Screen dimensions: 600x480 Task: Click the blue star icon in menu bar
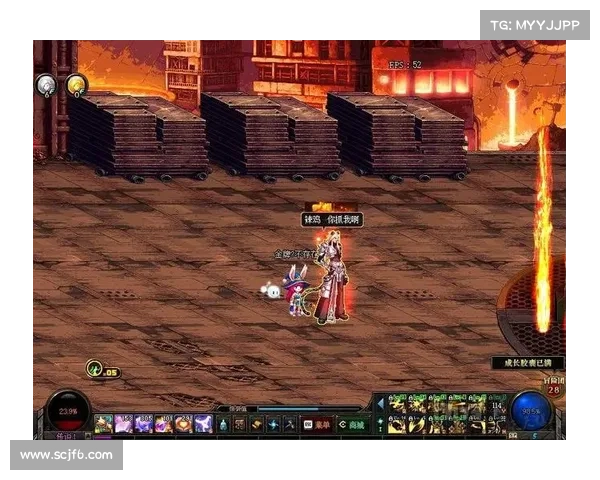274,424
